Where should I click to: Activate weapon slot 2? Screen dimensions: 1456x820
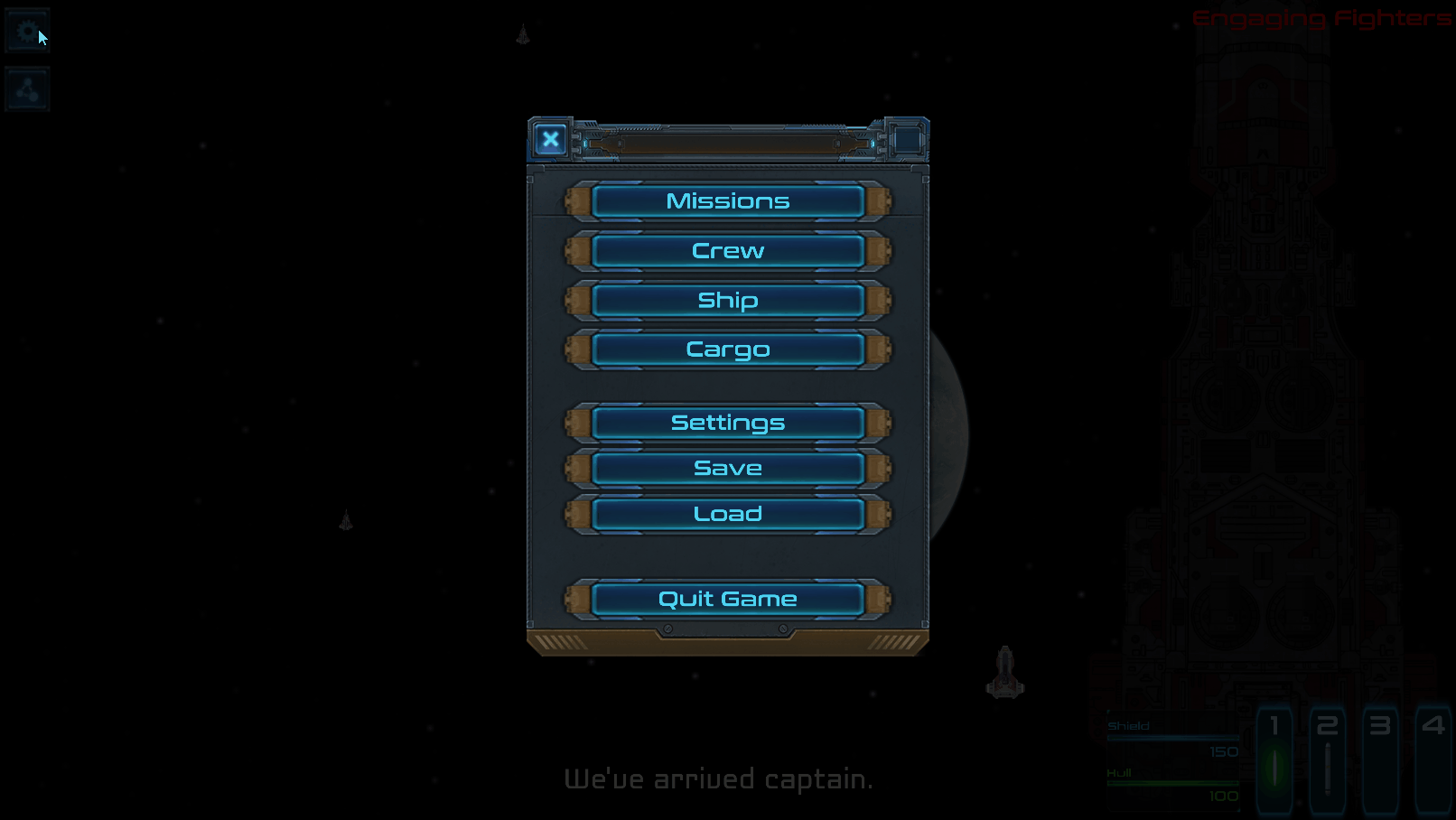(x=1328, y=757)
